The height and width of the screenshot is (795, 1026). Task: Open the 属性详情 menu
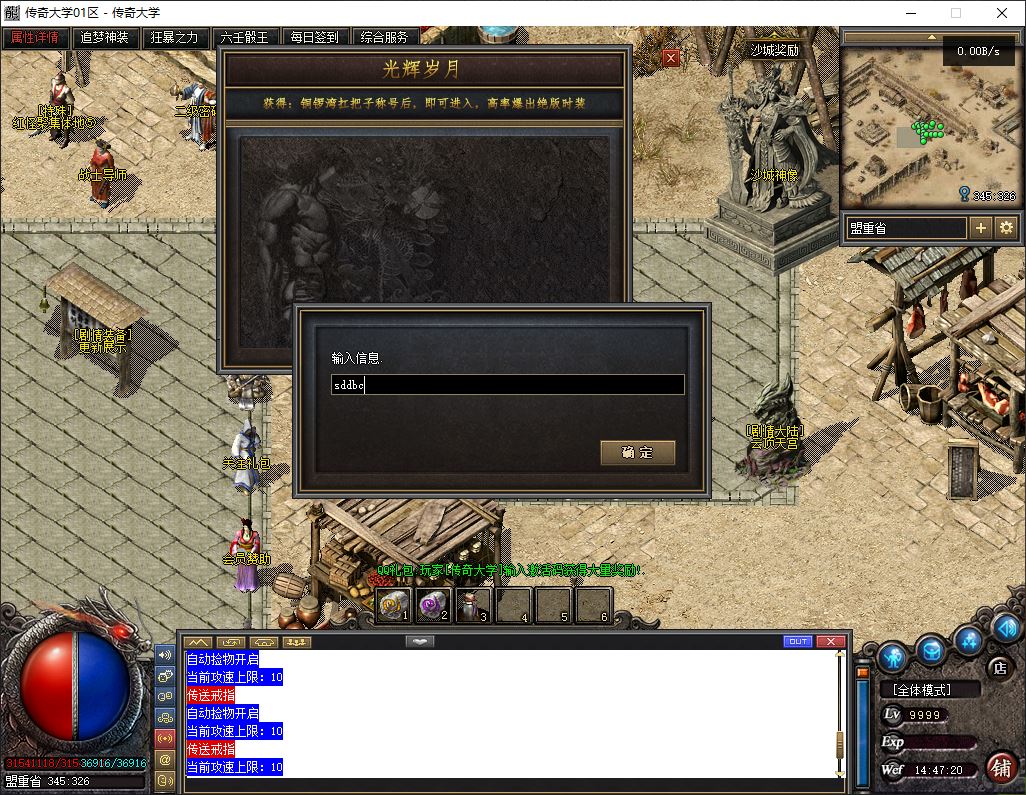pyautogui.click(x=35, y=37)
